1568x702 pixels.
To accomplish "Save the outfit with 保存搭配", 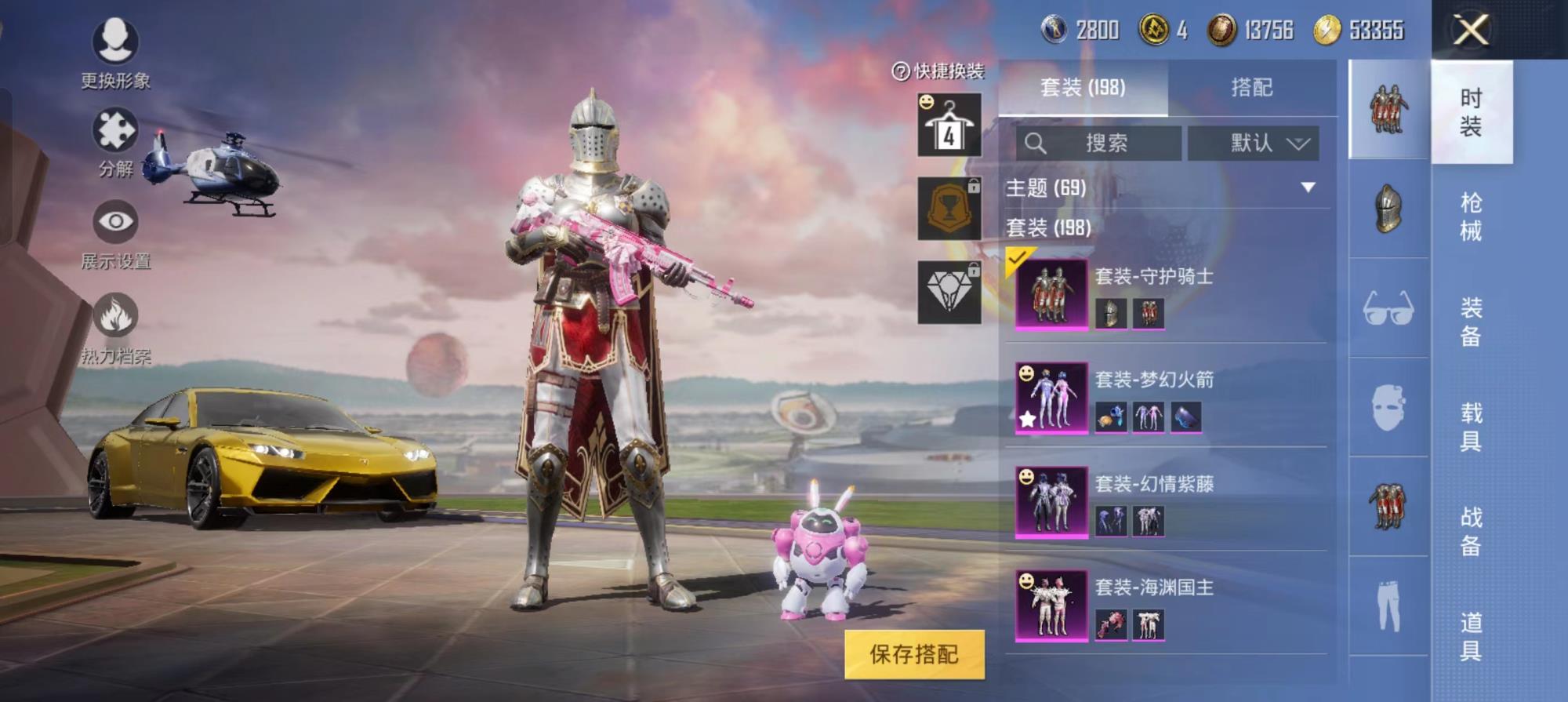I will [x=914, y=654].
